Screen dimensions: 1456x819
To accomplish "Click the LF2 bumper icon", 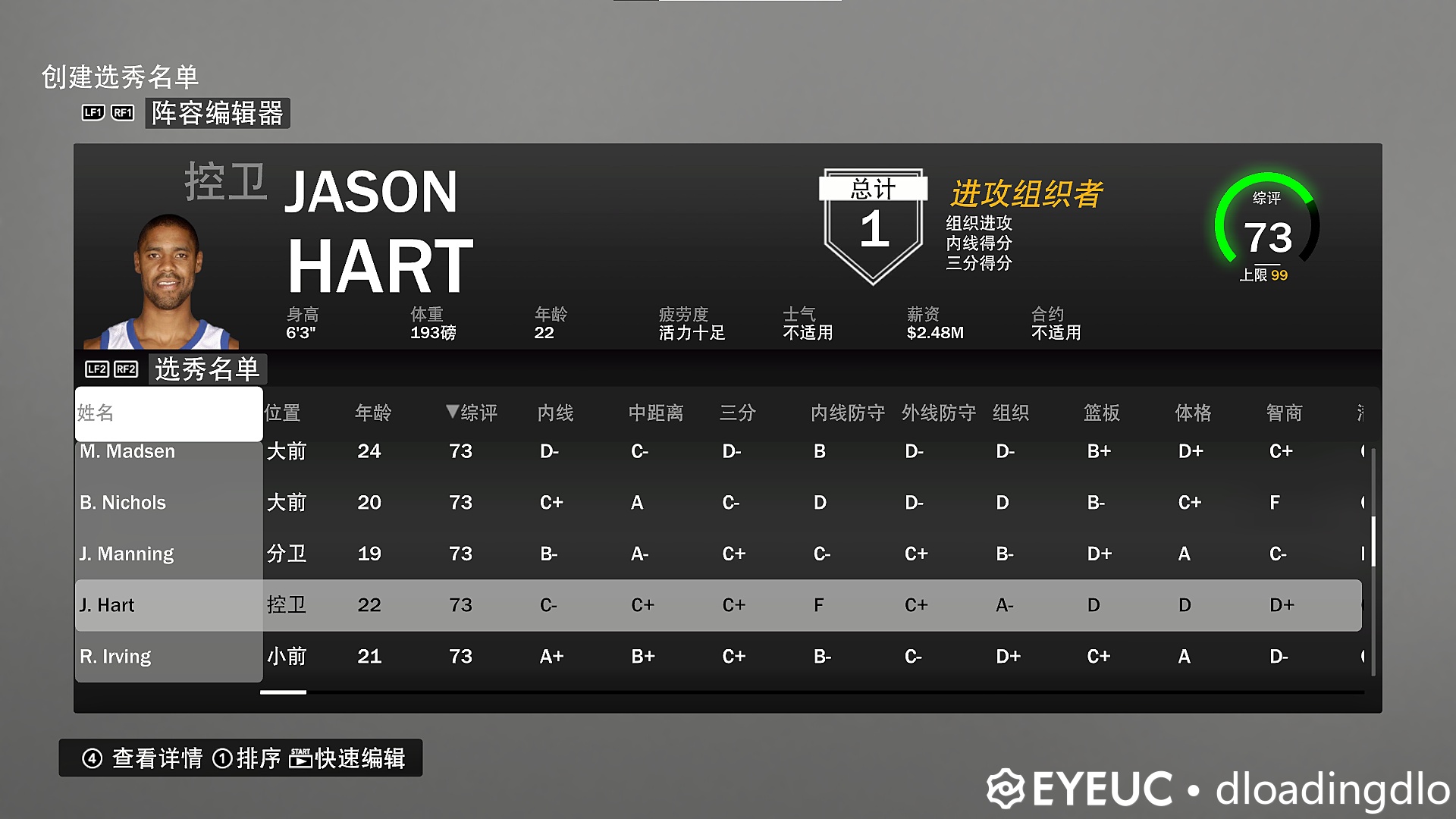I will pos(96,370).
